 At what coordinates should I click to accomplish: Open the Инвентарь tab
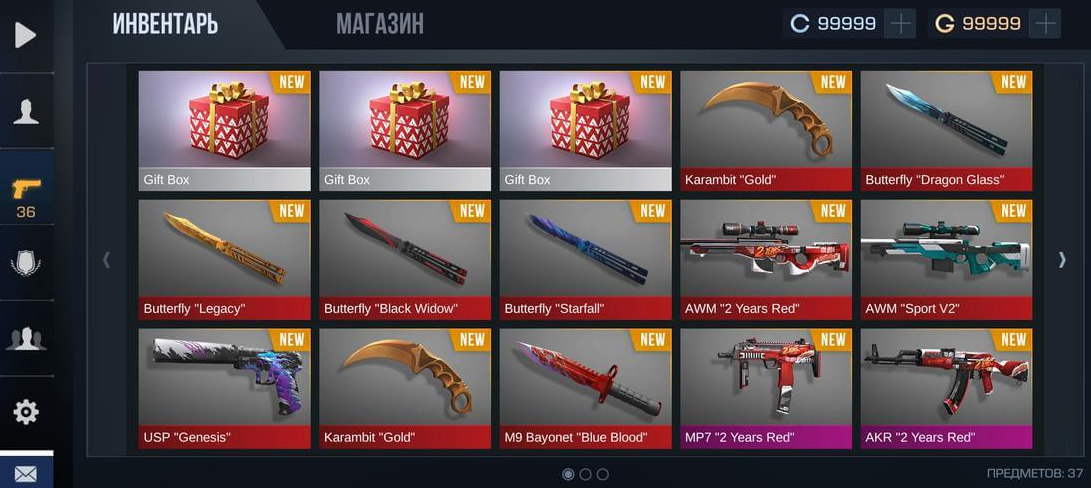(165, 24)
